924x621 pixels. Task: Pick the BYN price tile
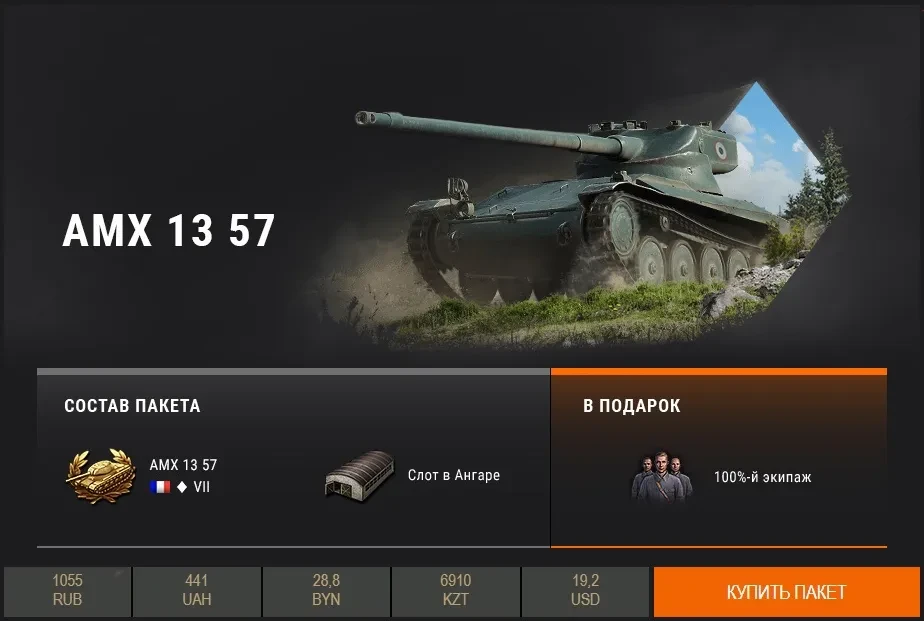tap(326, 591)
